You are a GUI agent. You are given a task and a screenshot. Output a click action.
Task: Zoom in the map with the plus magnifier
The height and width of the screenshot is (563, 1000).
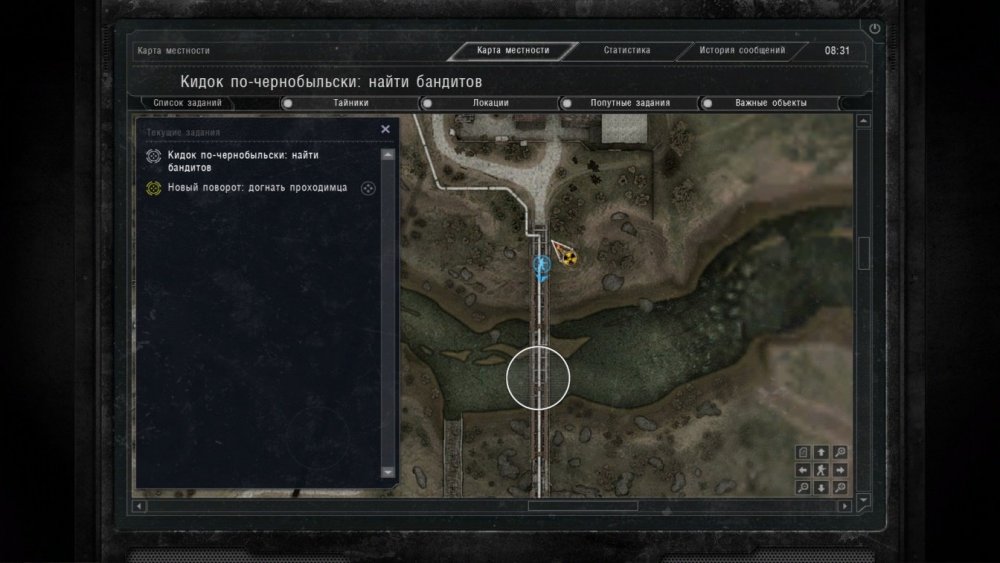pos(840,452)
